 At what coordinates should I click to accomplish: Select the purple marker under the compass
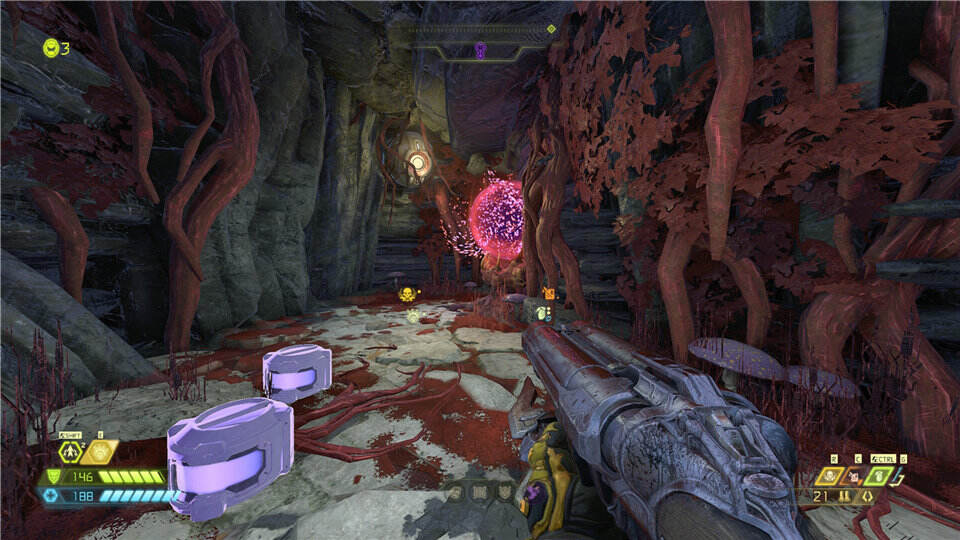pyautogui.click(x=480, y=49)
